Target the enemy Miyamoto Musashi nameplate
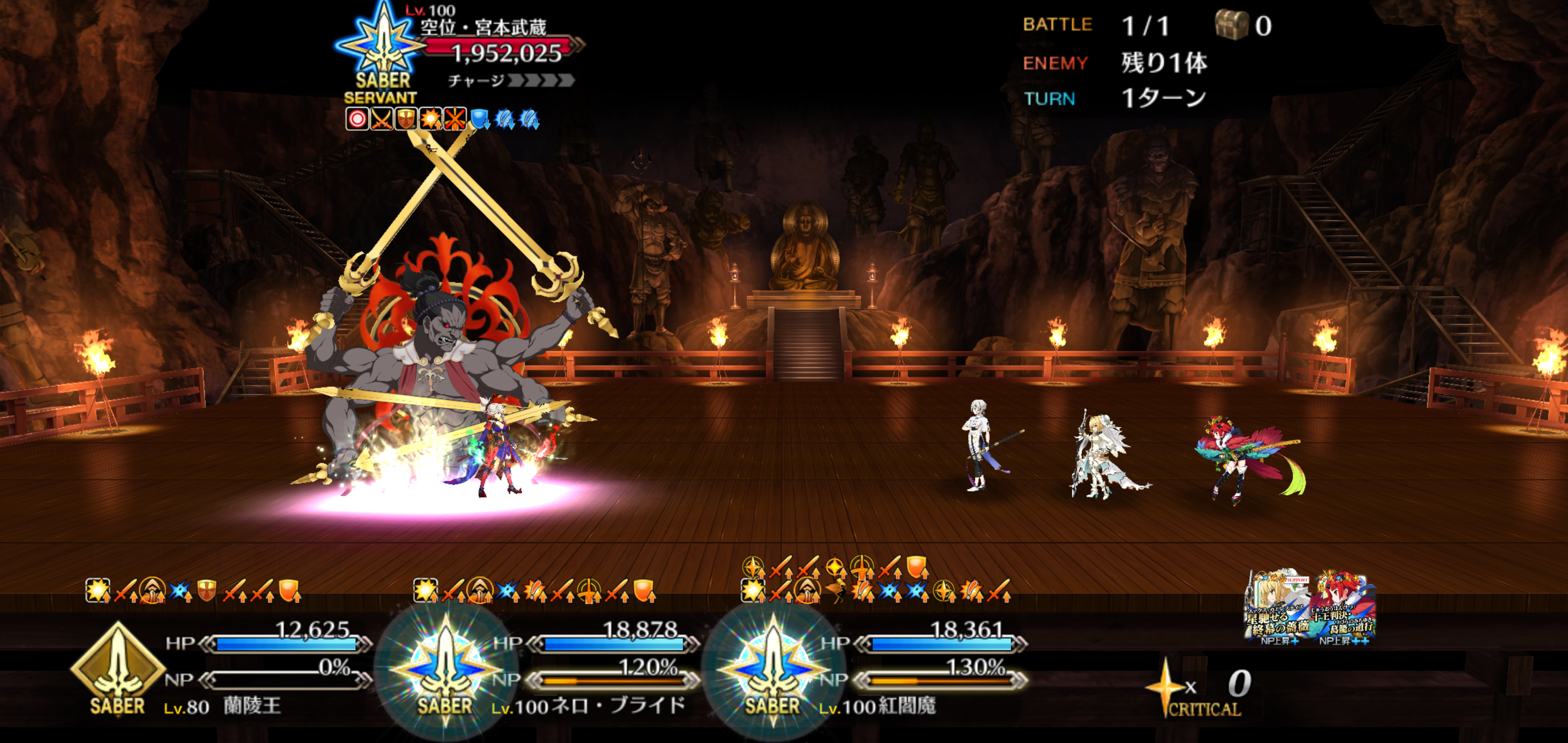 [x=484, y=27]
